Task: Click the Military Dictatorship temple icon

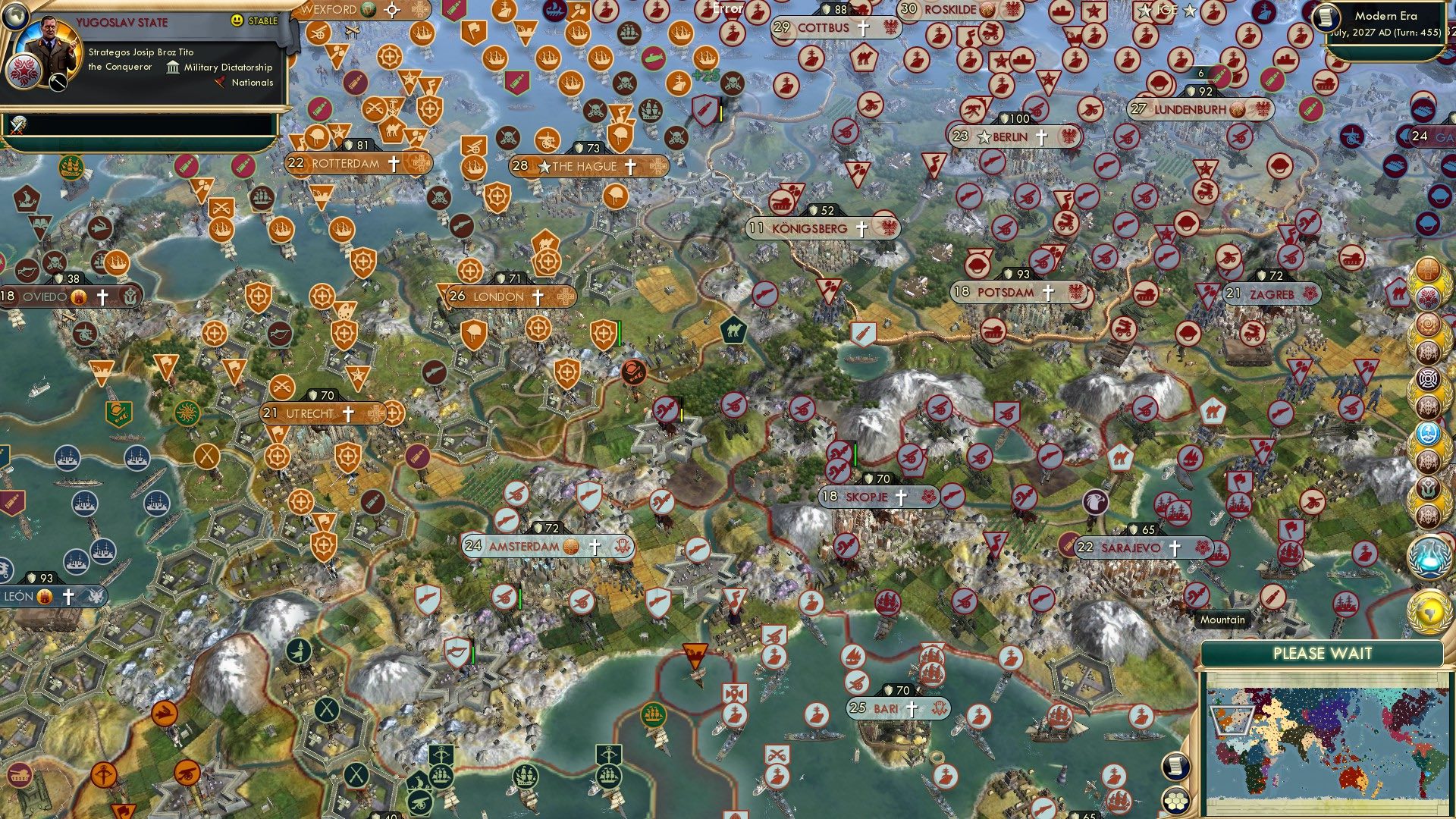Action: click(x=173, y=68)
